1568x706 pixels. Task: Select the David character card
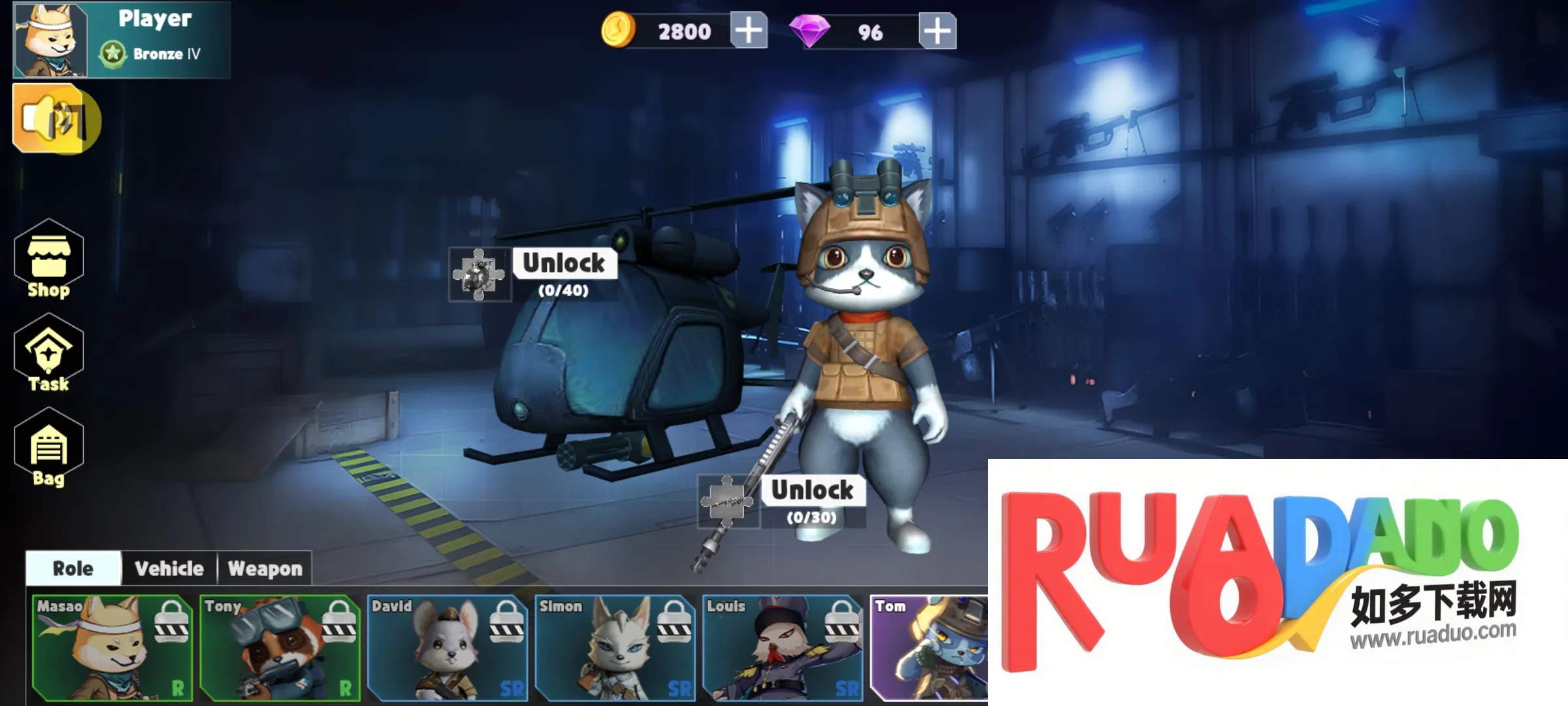point(448,647)
